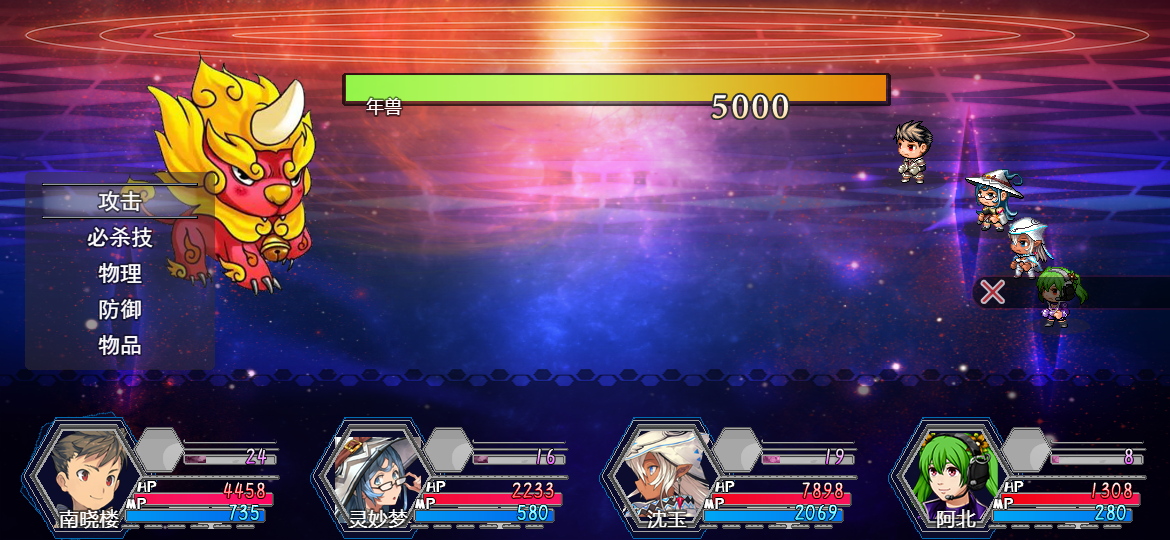This screenshot has width=1170, height=540.
Task: Open the 物理 skills command
Action: [x=120, y=274]
